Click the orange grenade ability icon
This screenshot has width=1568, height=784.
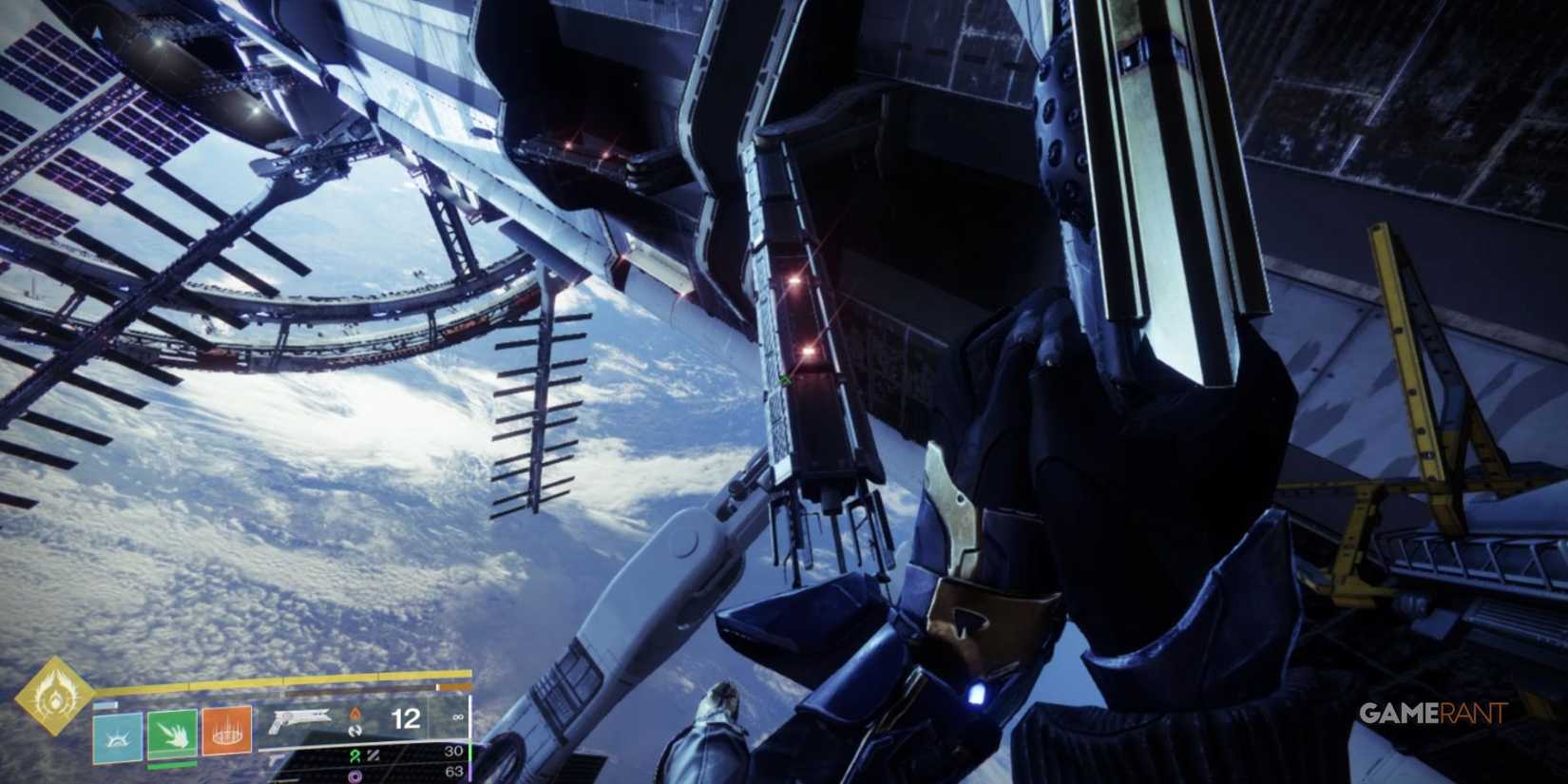tap(226, 733)
